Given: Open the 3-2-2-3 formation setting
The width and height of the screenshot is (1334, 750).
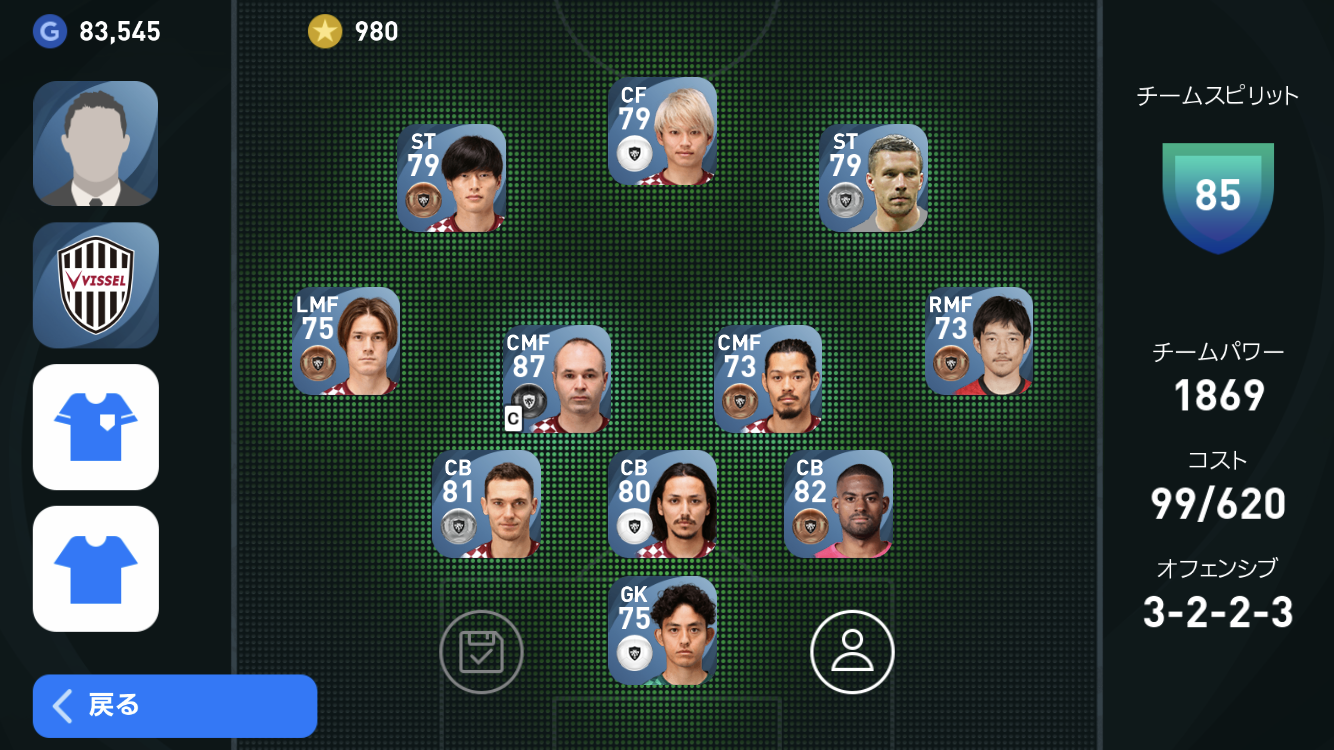Looking at the screenshot, I should tap(1217, 612).
